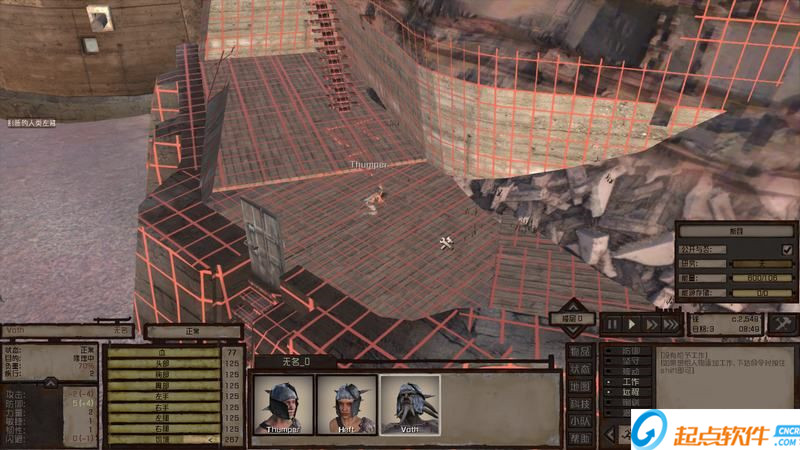Switch to double fast-forward speed
The width and height of the screenshot is (800, 450).
click(652, 324)
